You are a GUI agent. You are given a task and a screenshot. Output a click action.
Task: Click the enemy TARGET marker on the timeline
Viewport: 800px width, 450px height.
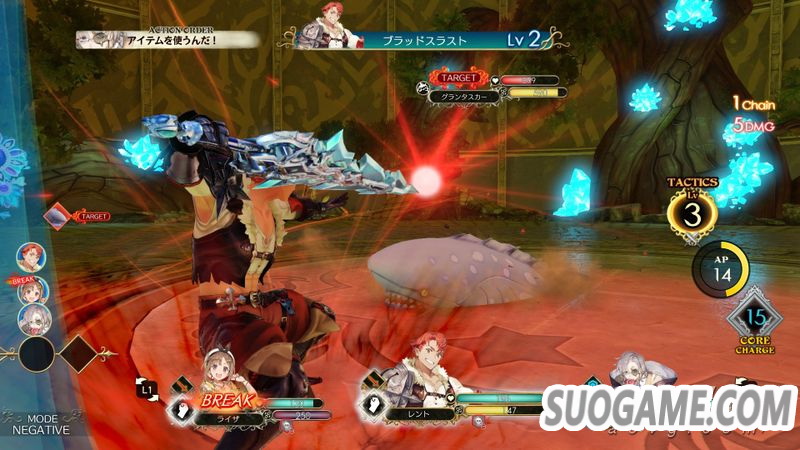click(60, 215)
